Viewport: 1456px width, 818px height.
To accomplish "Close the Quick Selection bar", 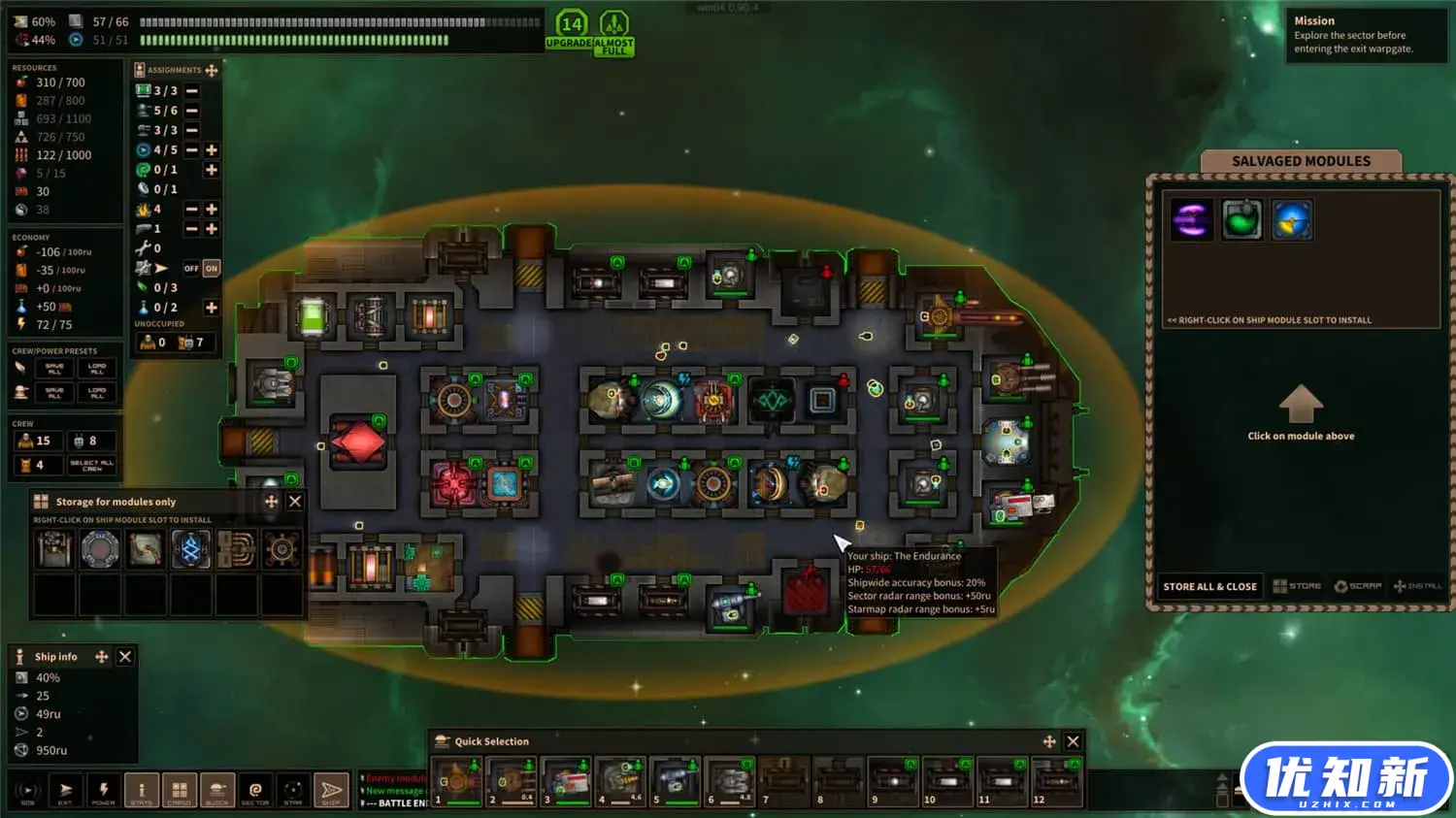I will coord(1073,741).
